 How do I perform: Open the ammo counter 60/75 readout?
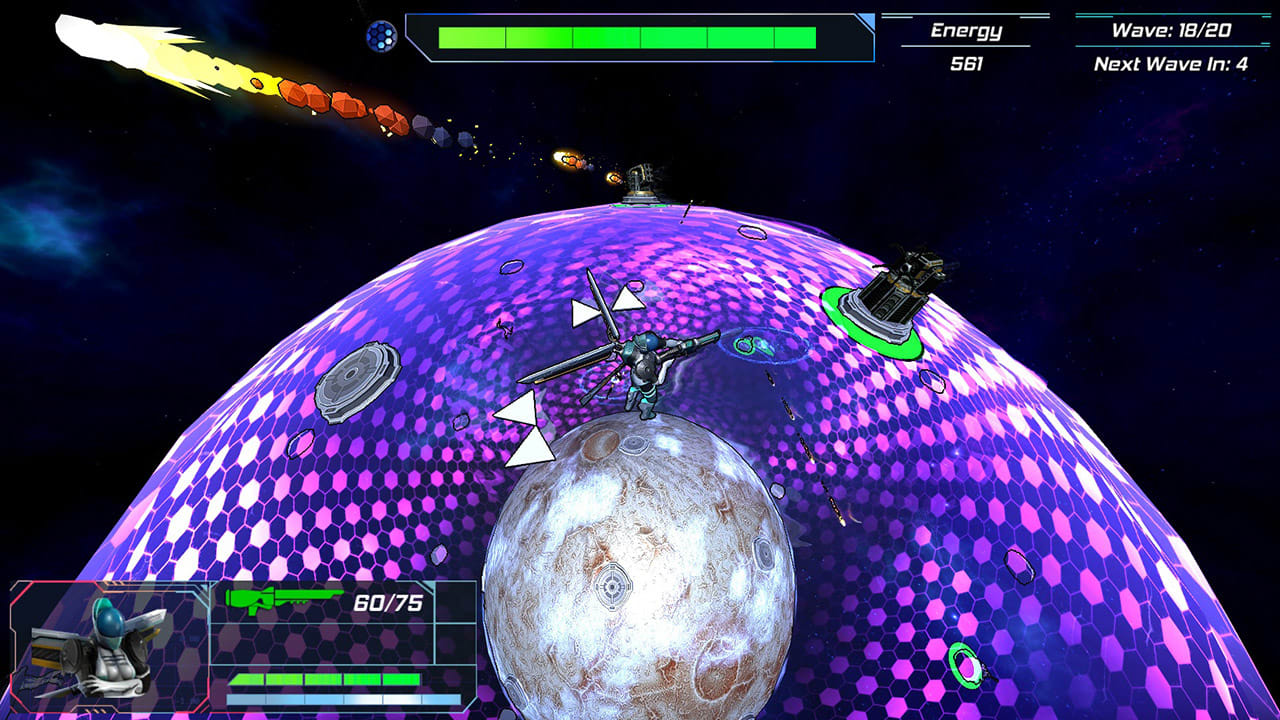point(388,601)
